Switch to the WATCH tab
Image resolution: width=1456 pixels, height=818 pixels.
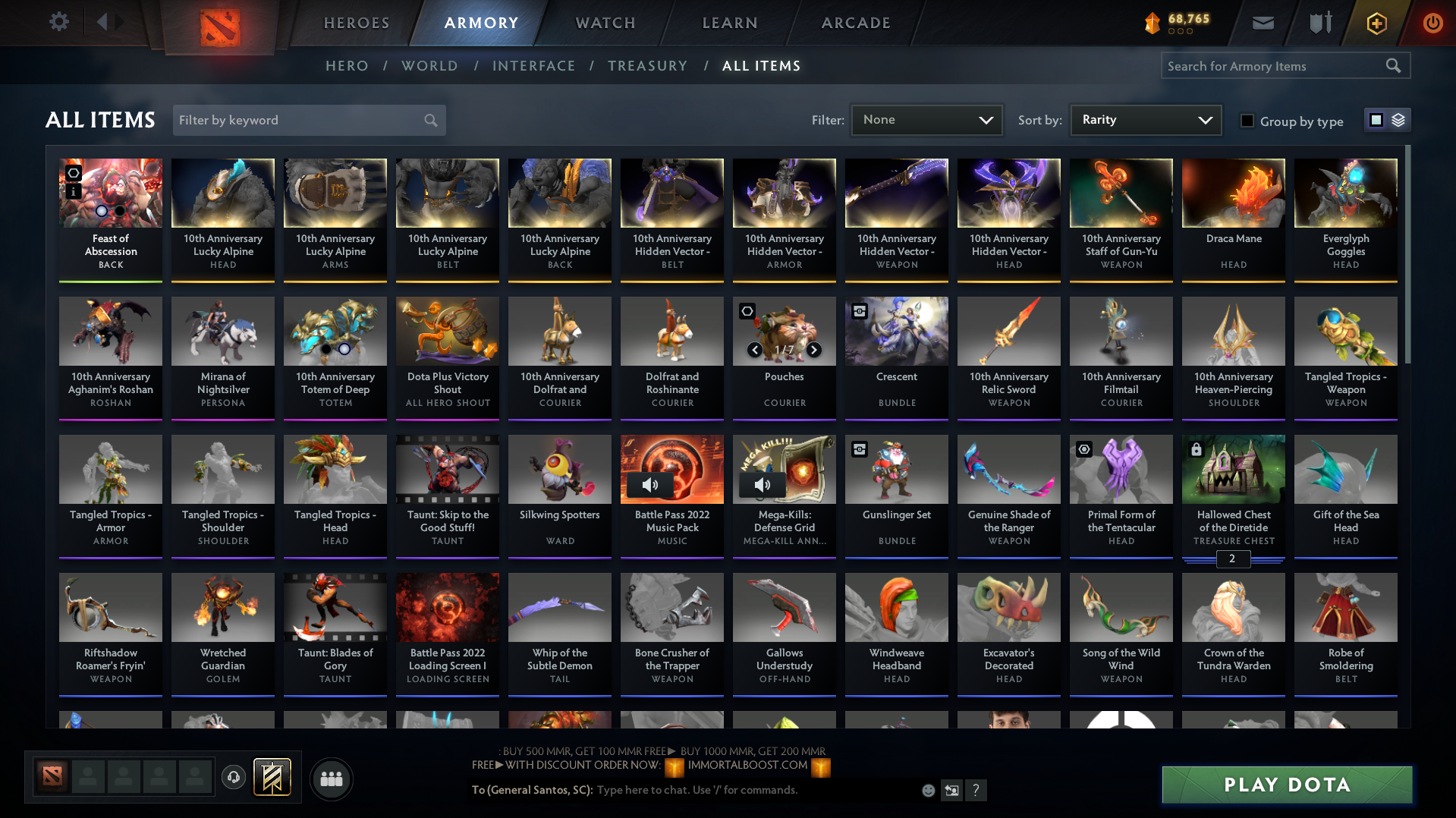[x=605, y=23]
